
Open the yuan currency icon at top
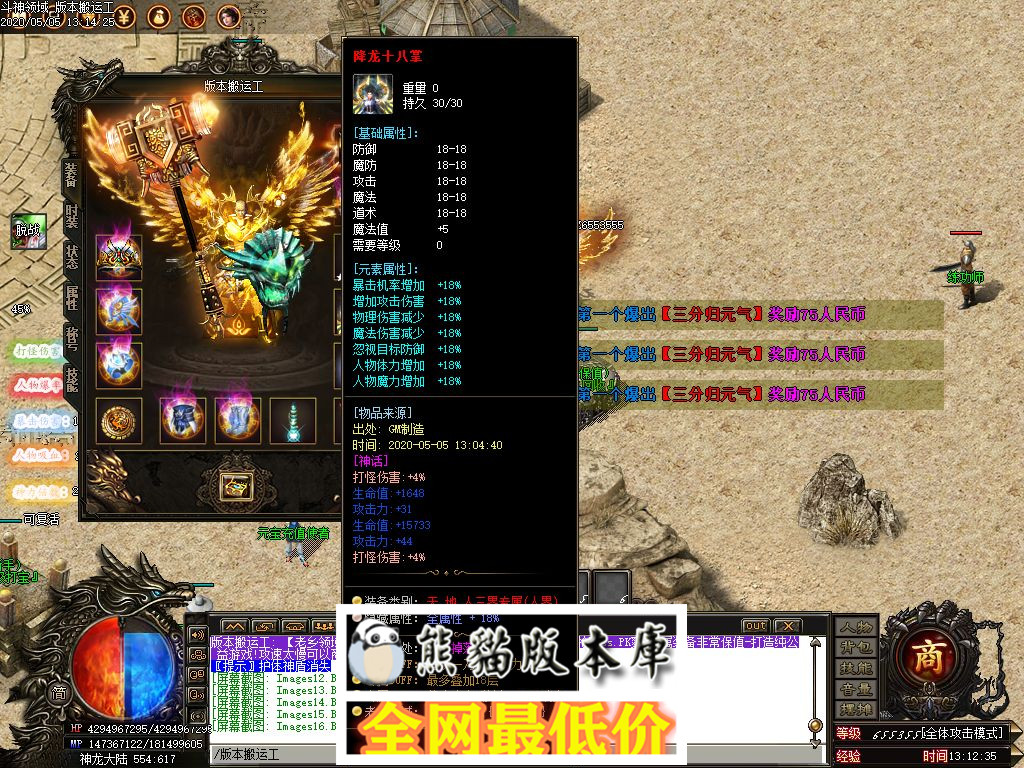point(123,16)
